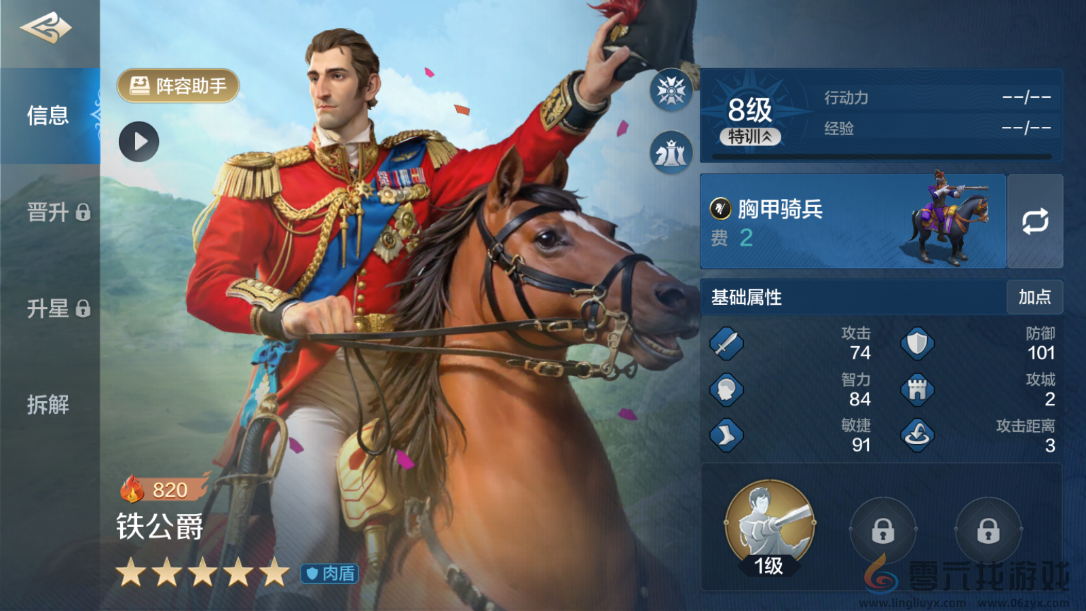Swap troop type with the refresh arrows
Viewport: 1086px width, 611px height.
pos(1035,221)
